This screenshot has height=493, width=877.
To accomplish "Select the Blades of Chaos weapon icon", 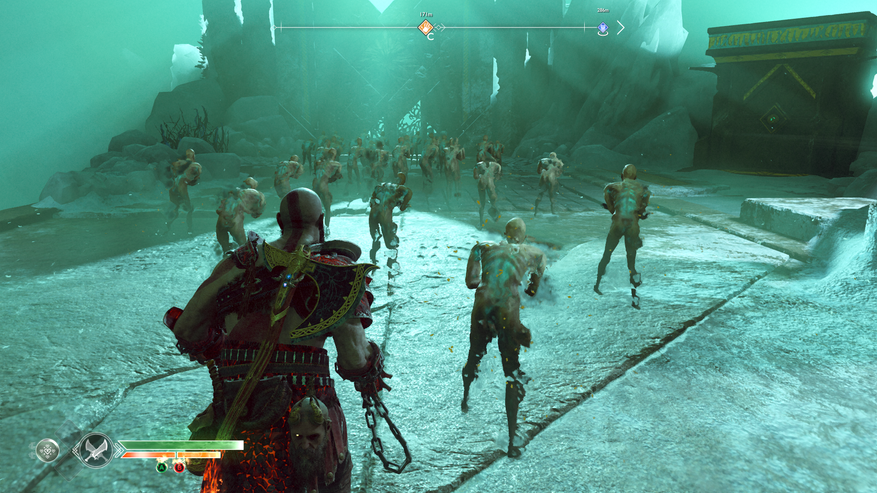I will [97, 450].
